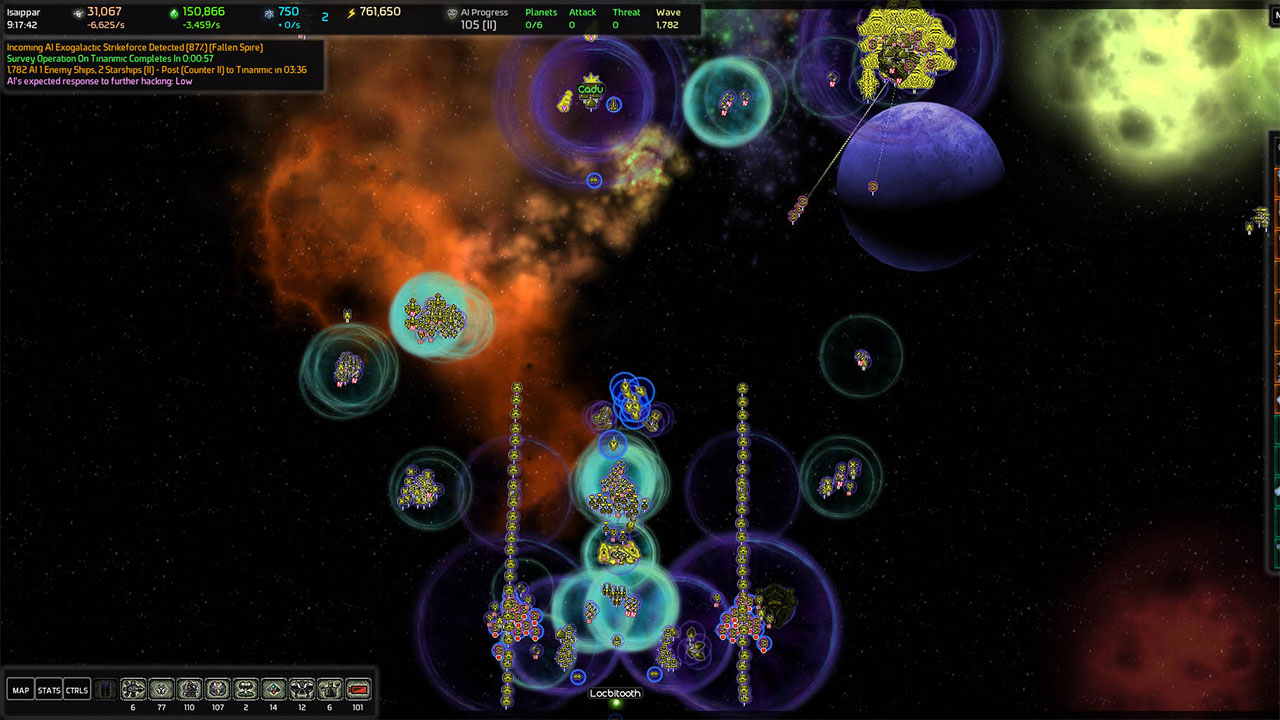Click the AI Progress skull icon
This screenshot has width=1280, height=720.
pyautogui.click(x=452, y=13)
